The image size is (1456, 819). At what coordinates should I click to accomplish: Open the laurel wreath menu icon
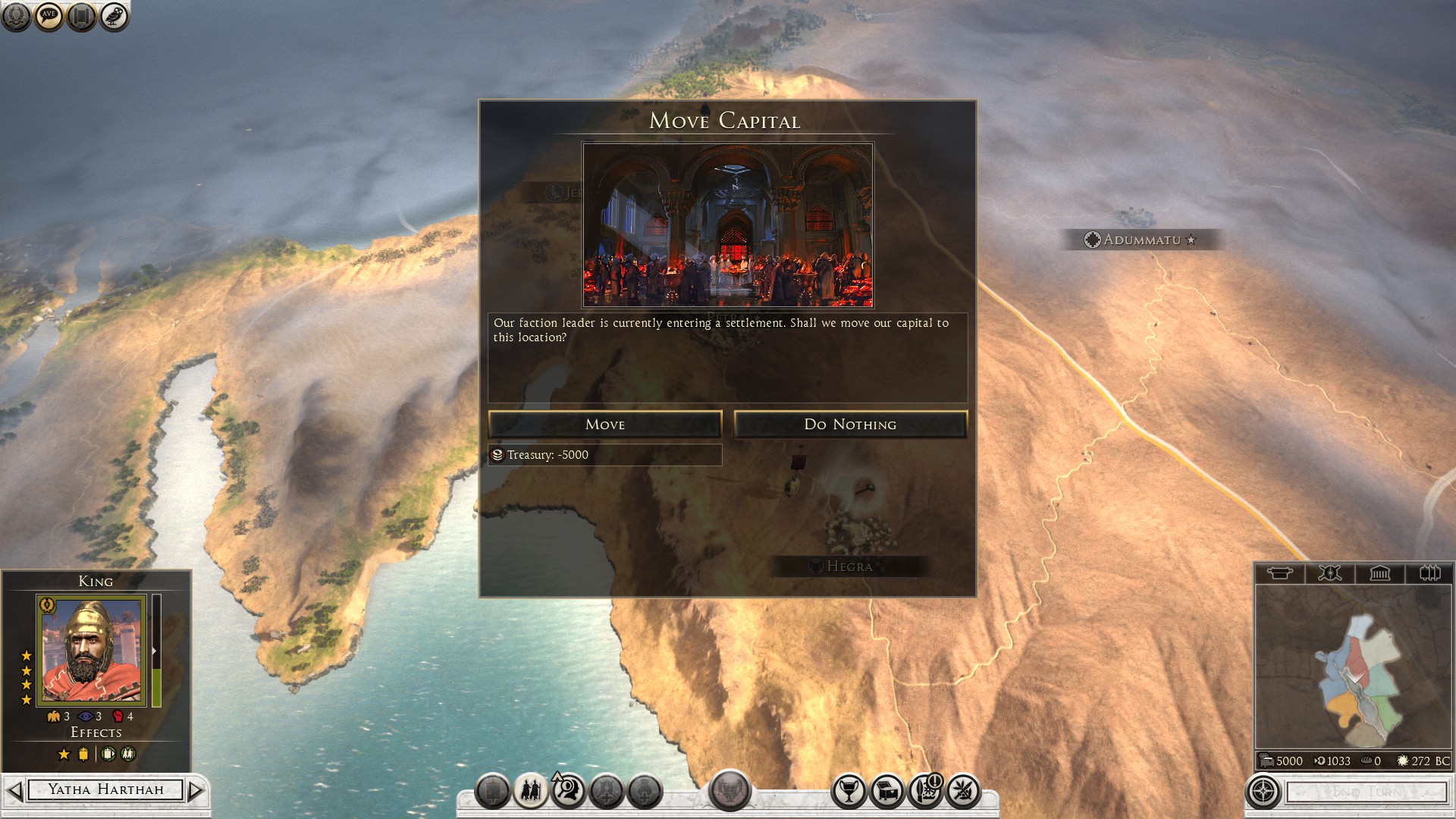point(16,16)
